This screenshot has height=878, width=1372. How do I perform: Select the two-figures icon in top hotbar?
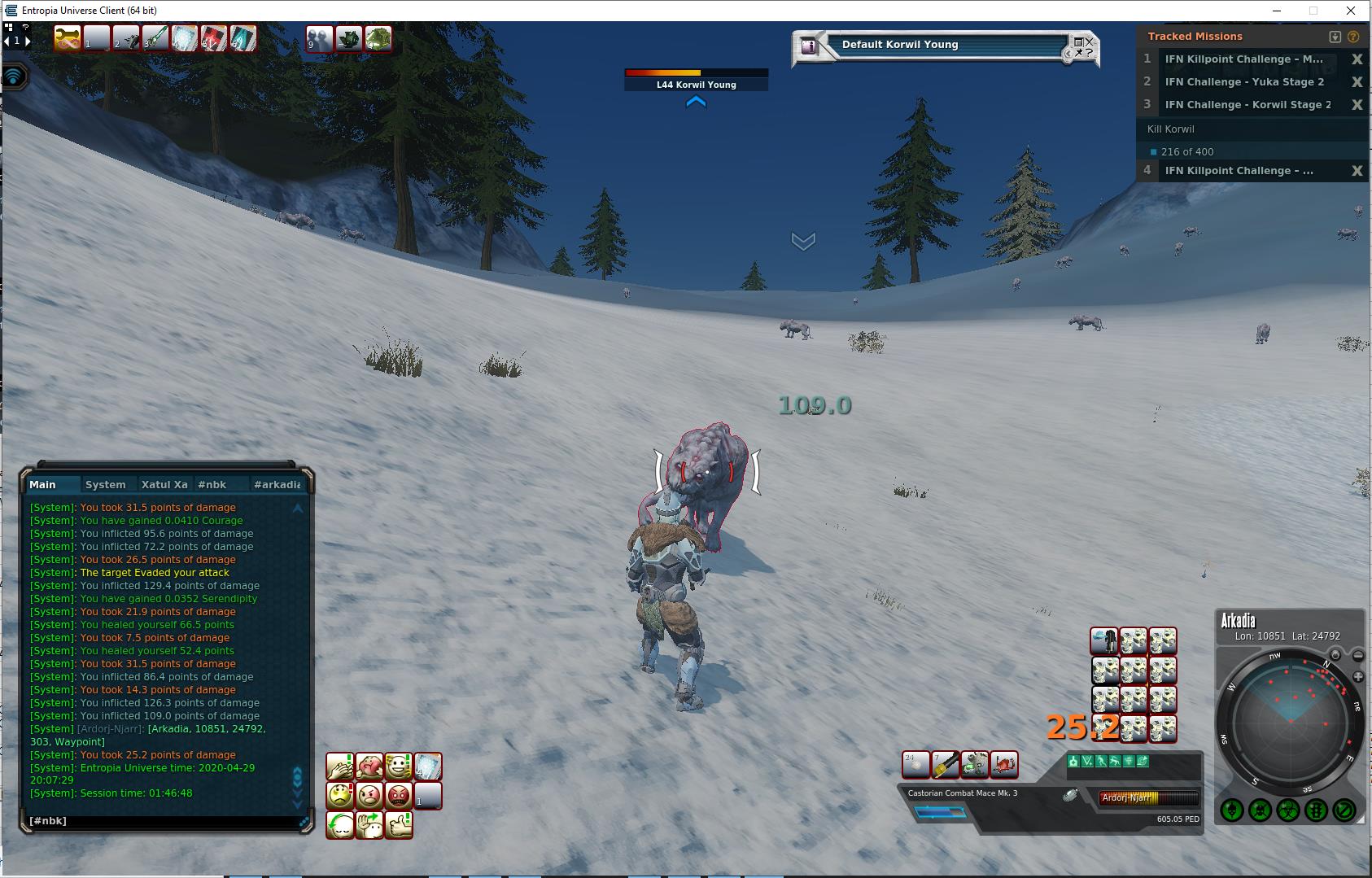tap(319, 38)
